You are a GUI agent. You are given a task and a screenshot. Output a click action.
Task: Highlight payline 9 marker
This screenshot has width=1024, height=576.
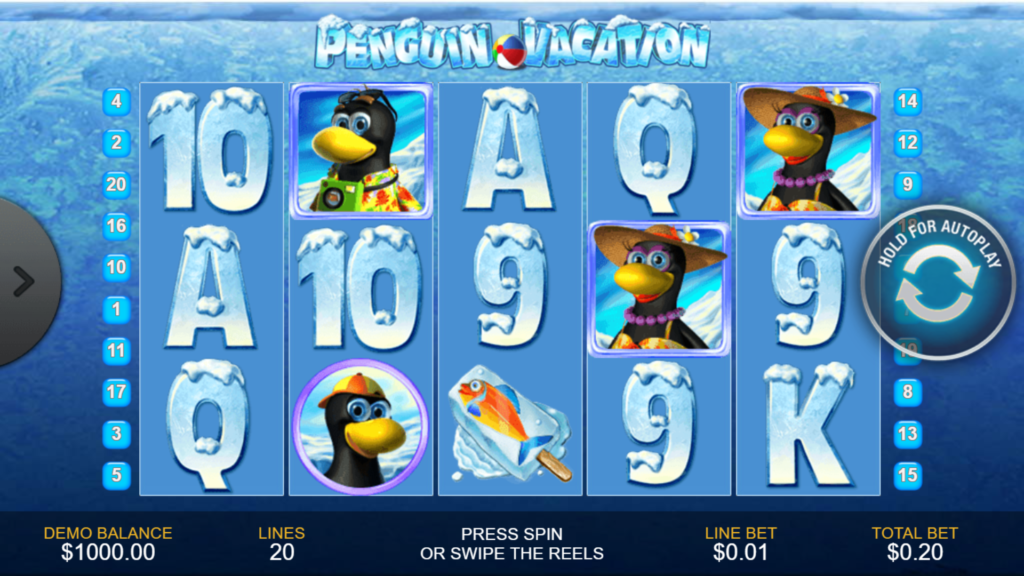pyautogui.click(x=907, y=184)
